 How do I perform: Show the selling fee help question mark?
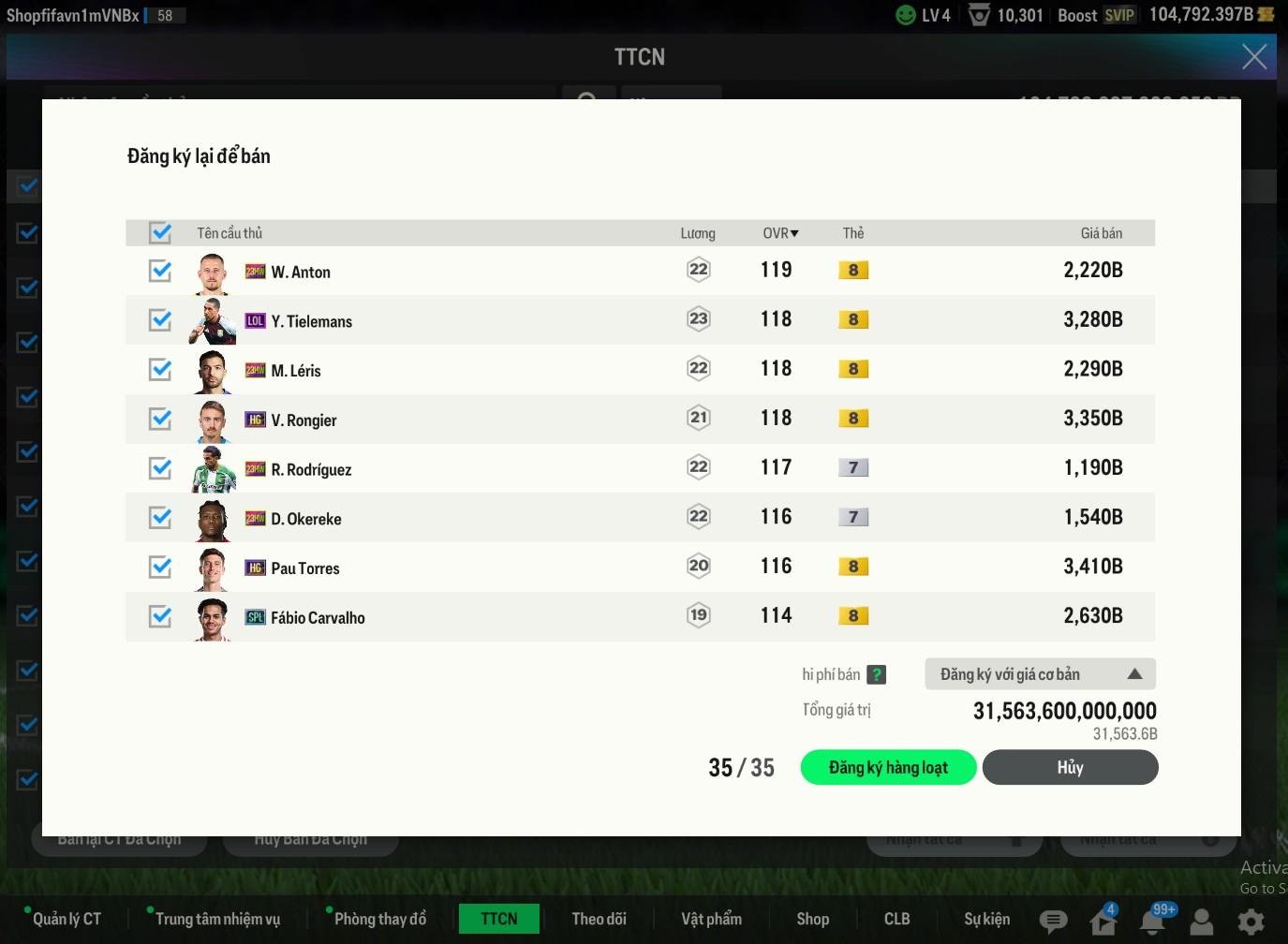coord(877,674)
